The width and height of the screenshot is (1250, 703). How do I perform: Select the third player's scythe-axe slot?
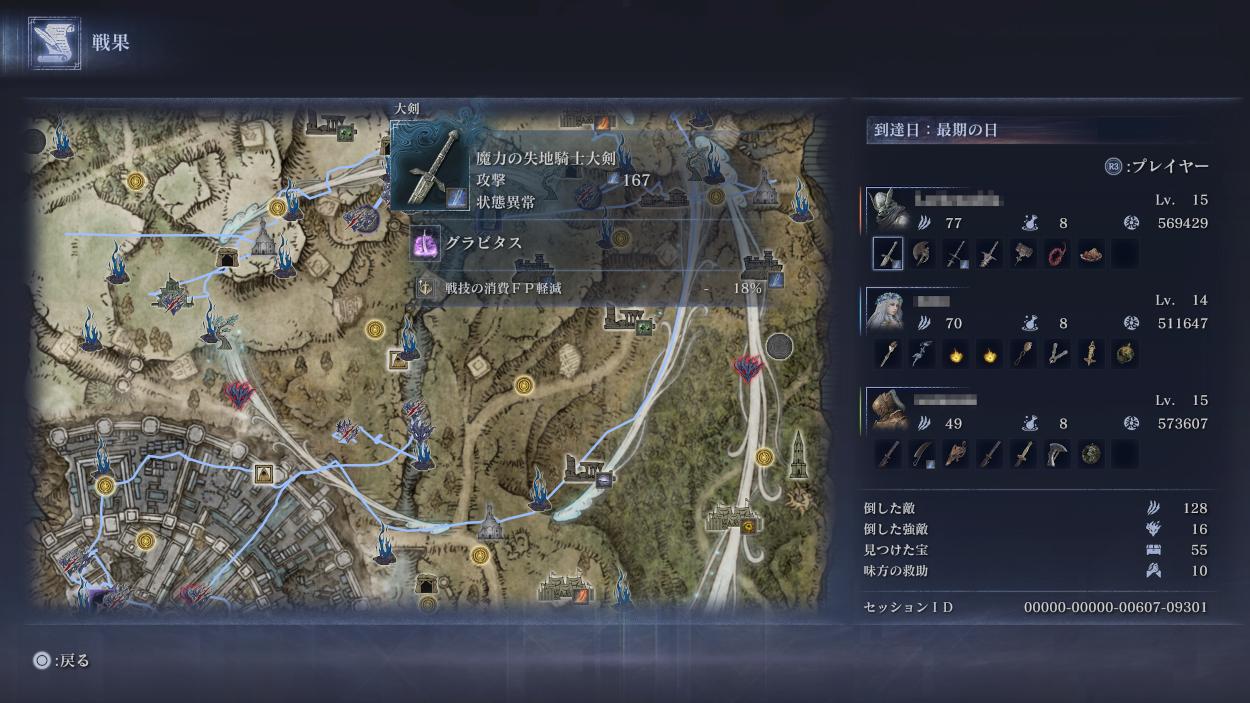[1057, 454]
